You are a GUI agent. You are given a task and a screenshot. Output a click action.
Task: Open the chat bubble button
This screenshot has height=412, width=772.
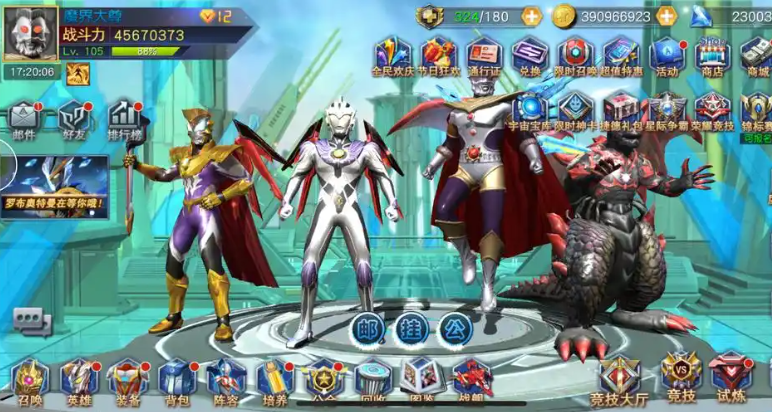coord(31,320)
